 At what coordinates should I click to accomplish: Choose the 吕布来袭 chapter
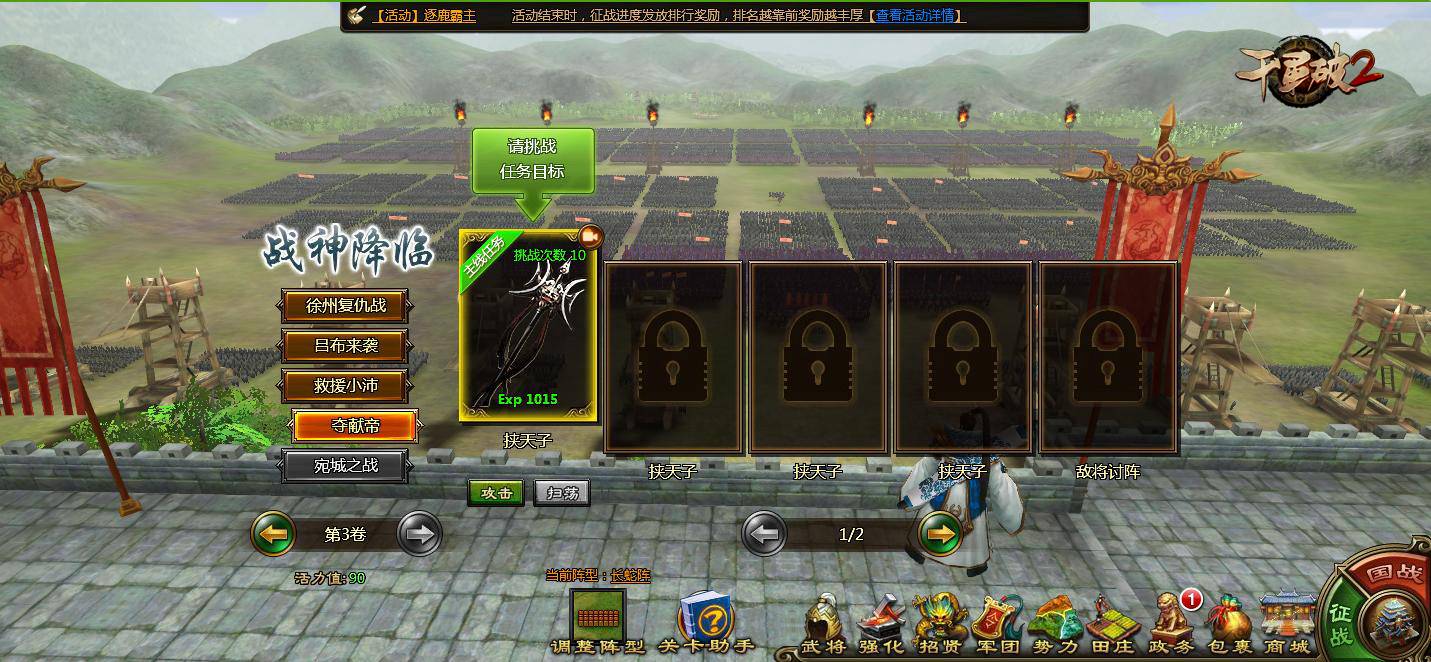point(345,346)
